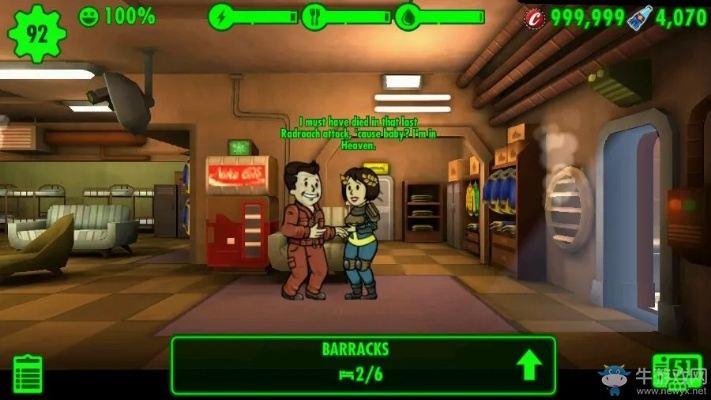Open the vault gear showing 92 dwellers
The image size is (711, 400).
tap(35, 32)
